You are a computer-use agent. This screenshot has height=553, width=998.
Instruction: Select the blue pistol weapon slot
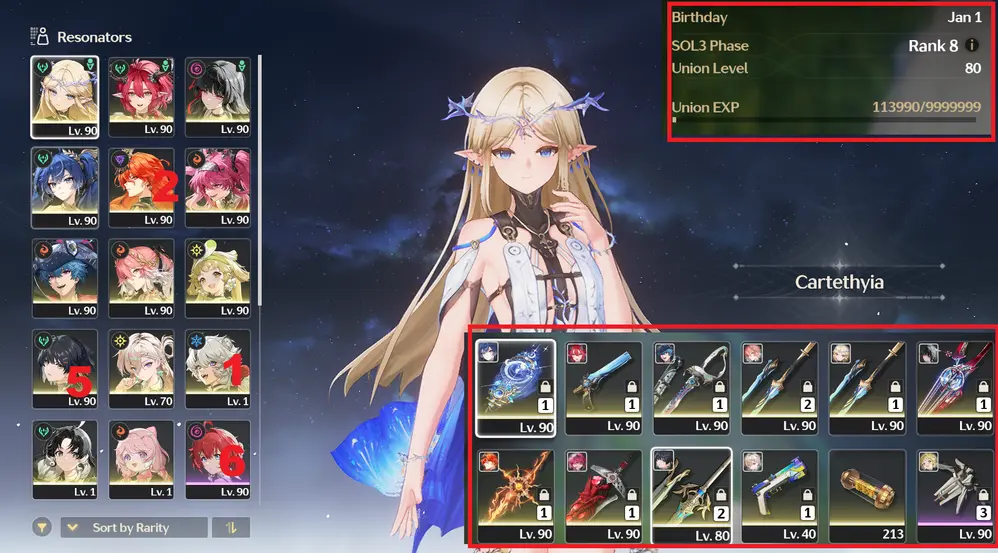[601, 386]
